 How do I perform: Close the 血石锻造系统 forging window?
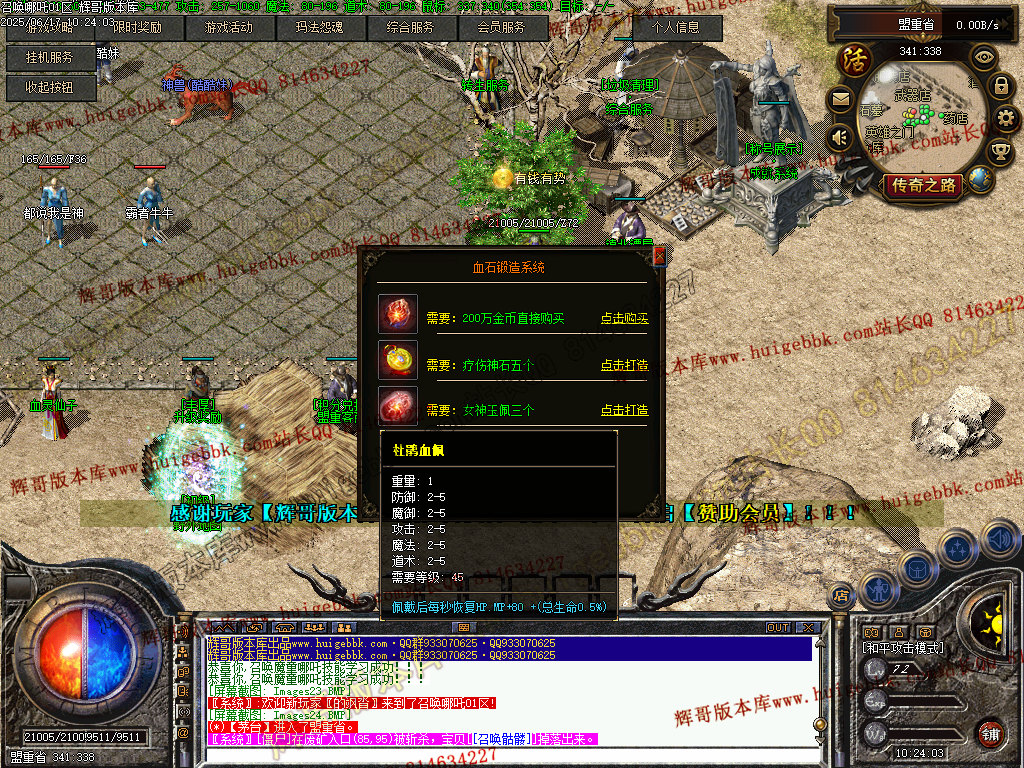click(658, 257)
